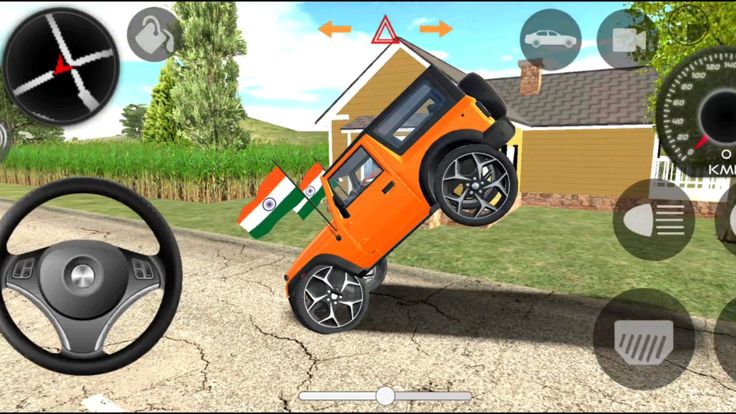Tap the pedal button with slanted stripes

[x=643, y=339]
